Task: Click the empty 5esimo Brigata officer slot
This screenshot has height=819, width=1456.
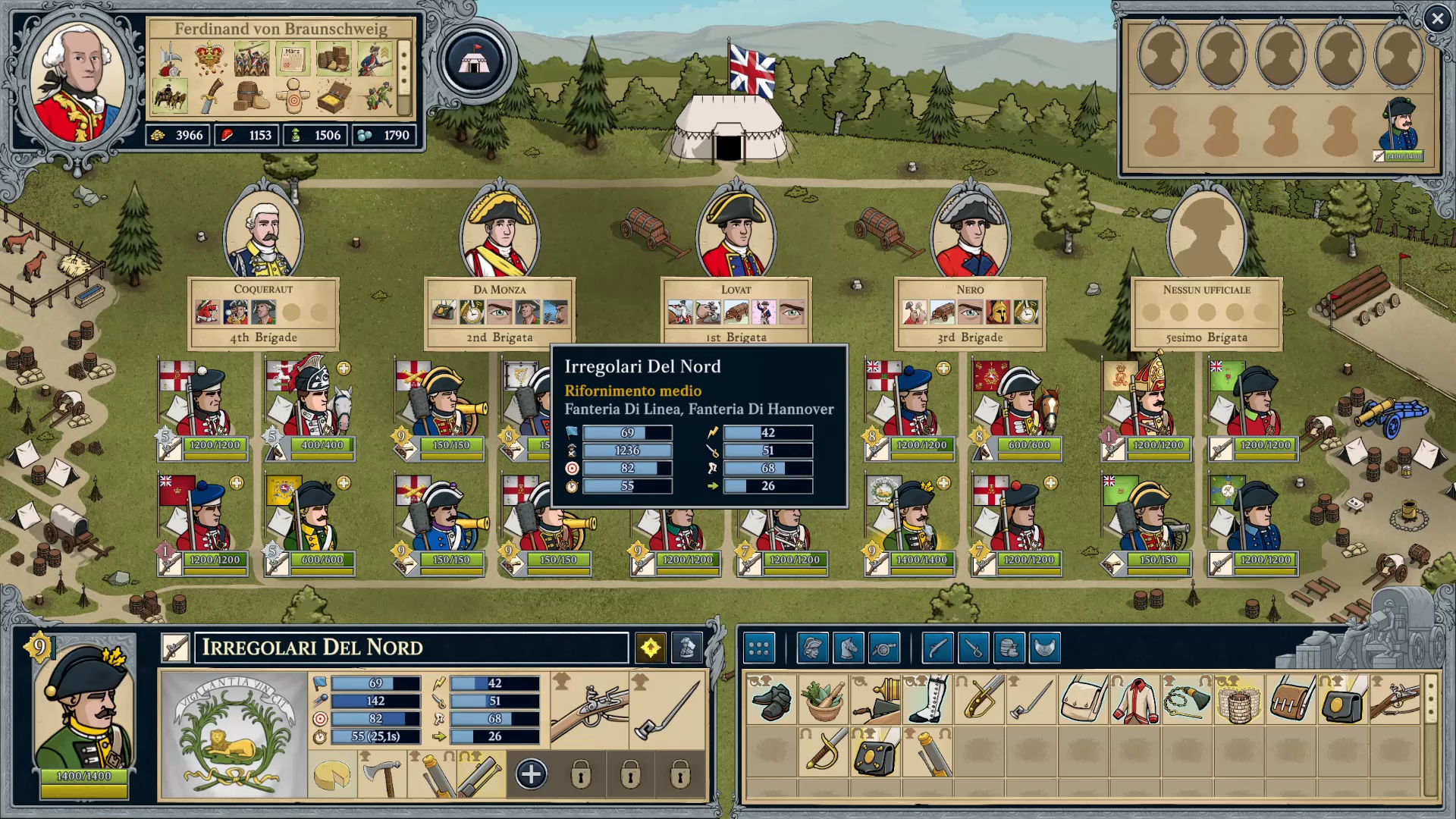Action: coord(1206,237)
